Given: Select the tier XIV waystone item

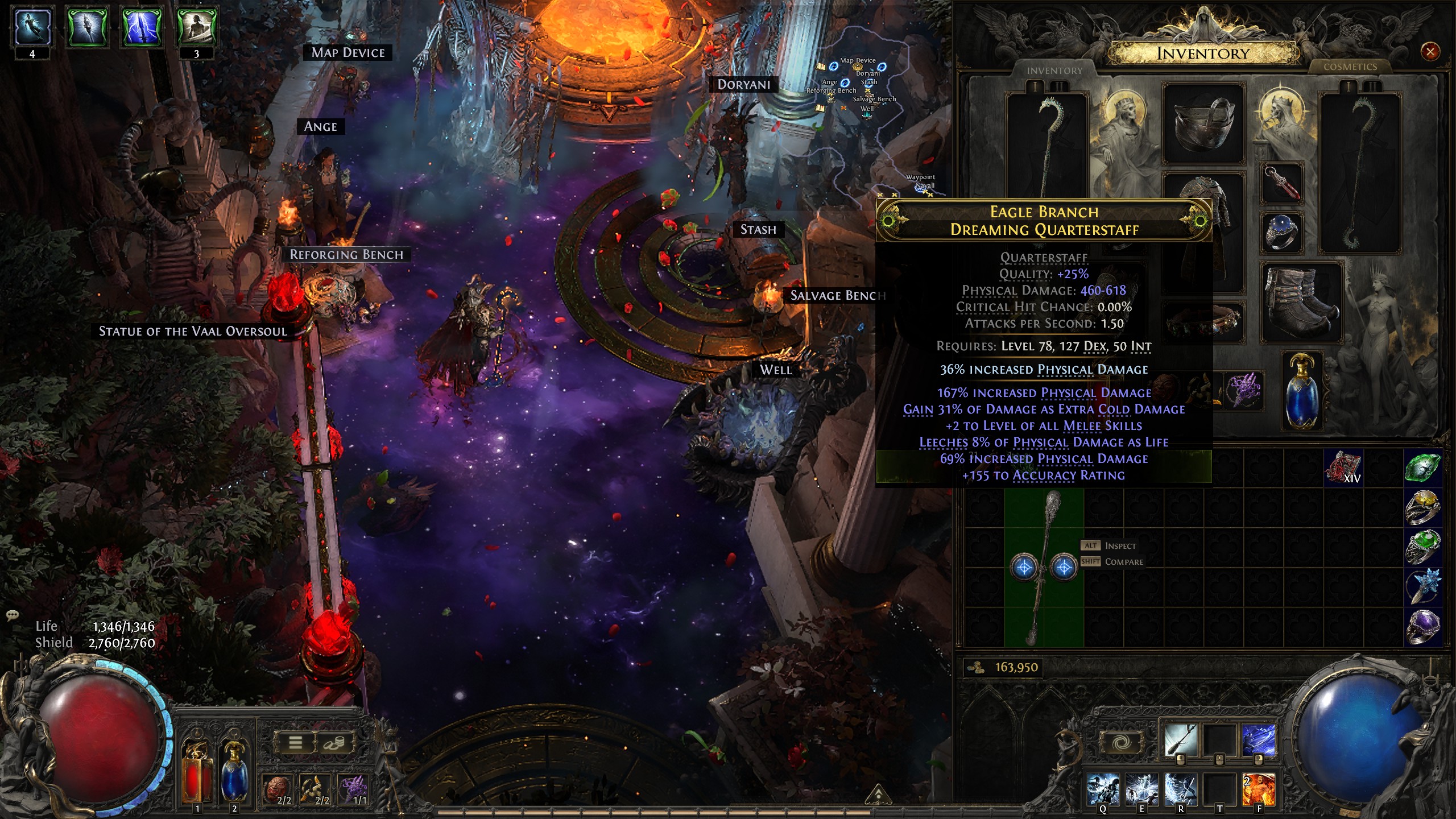Looking at the screenshot, I should tap(1343, 468).
